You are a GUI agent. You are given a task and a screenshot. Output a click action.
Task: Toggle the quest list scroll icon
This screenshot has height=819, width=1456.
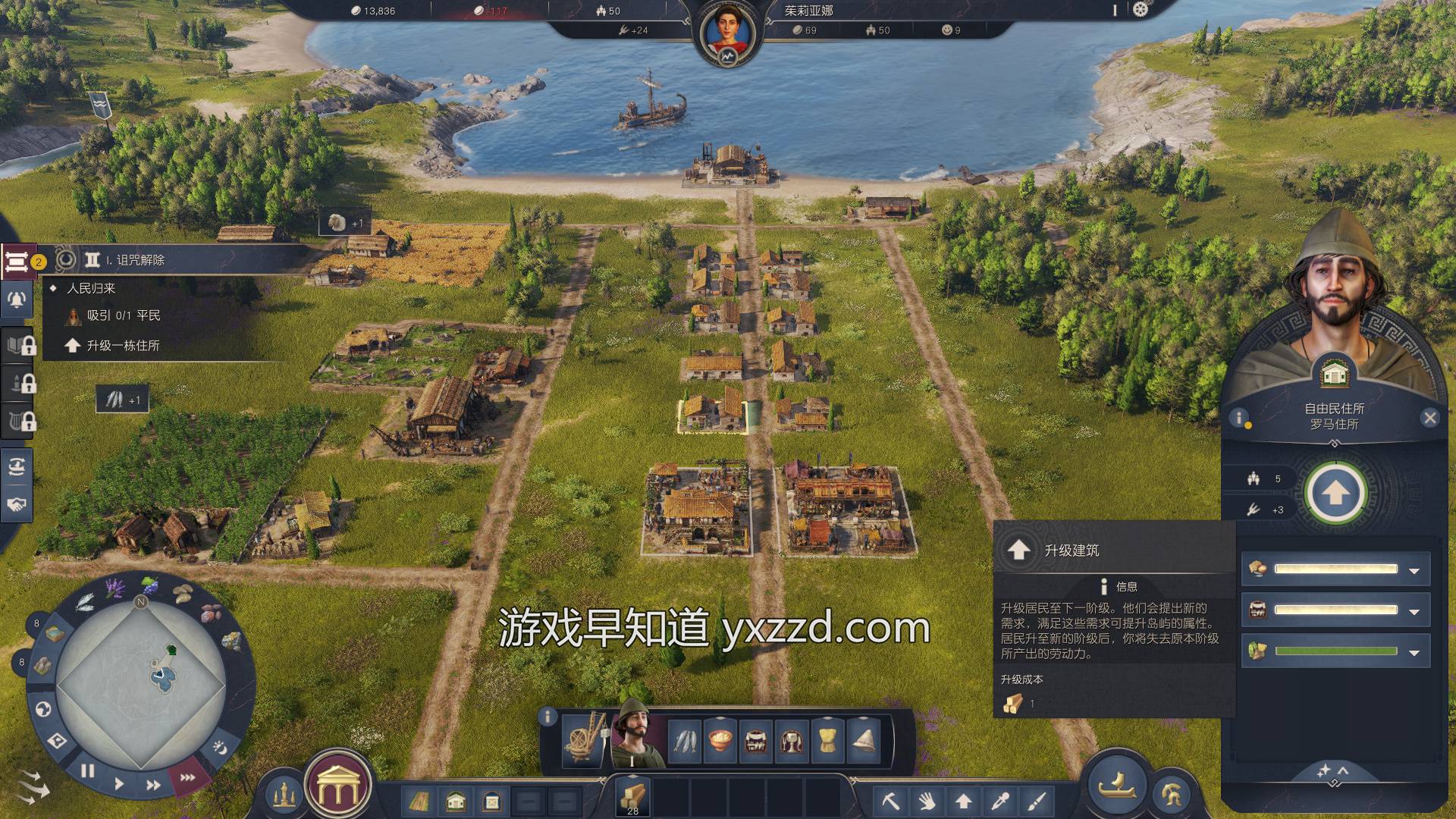coord(17,262)
